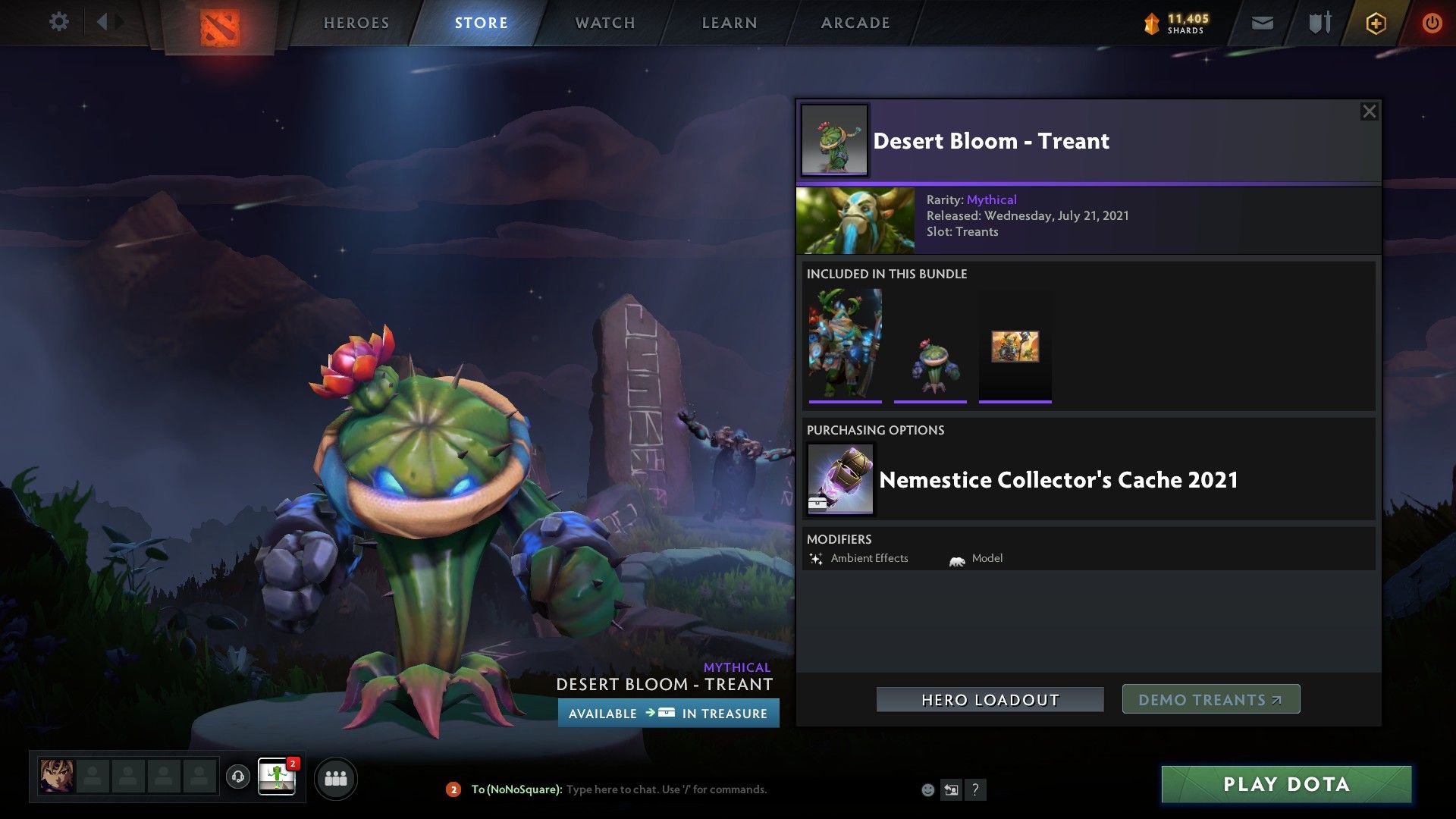Open the settings gear menu
Viewport: 1456px width, 819px height.
pos(58,22)
